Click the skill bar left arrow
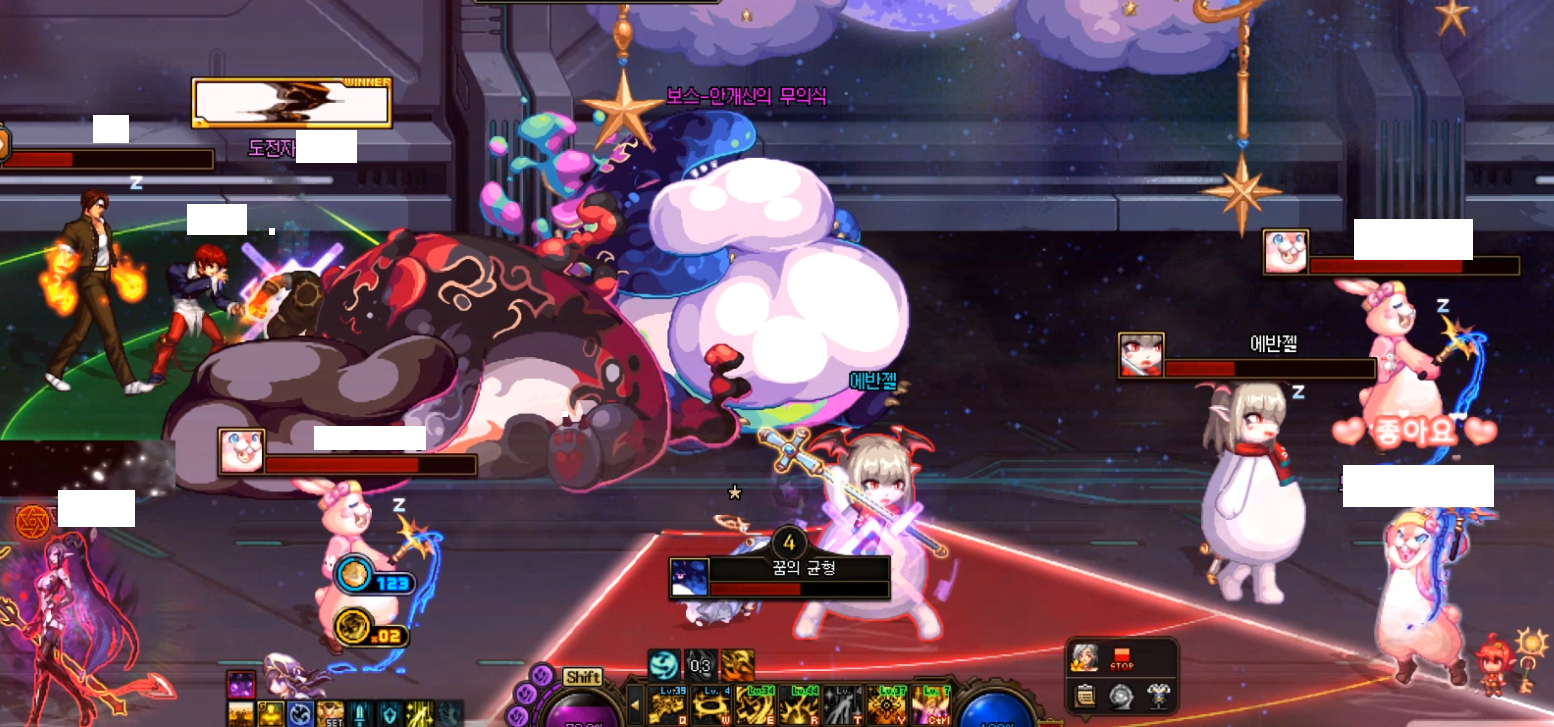The image size is (1554, 727). (635, 707)
